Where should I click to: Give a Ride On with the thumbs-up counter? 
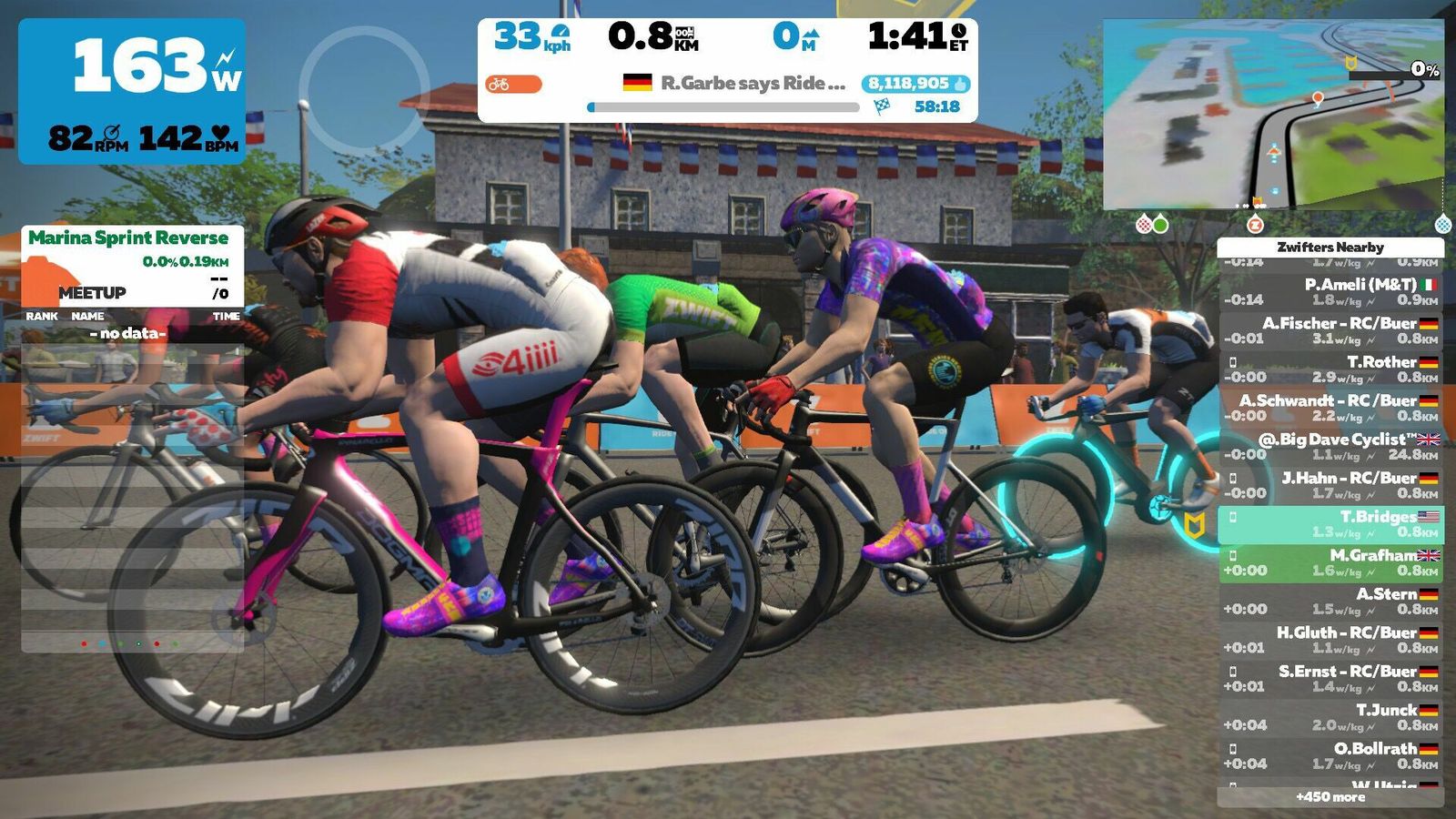pos(915,84)
